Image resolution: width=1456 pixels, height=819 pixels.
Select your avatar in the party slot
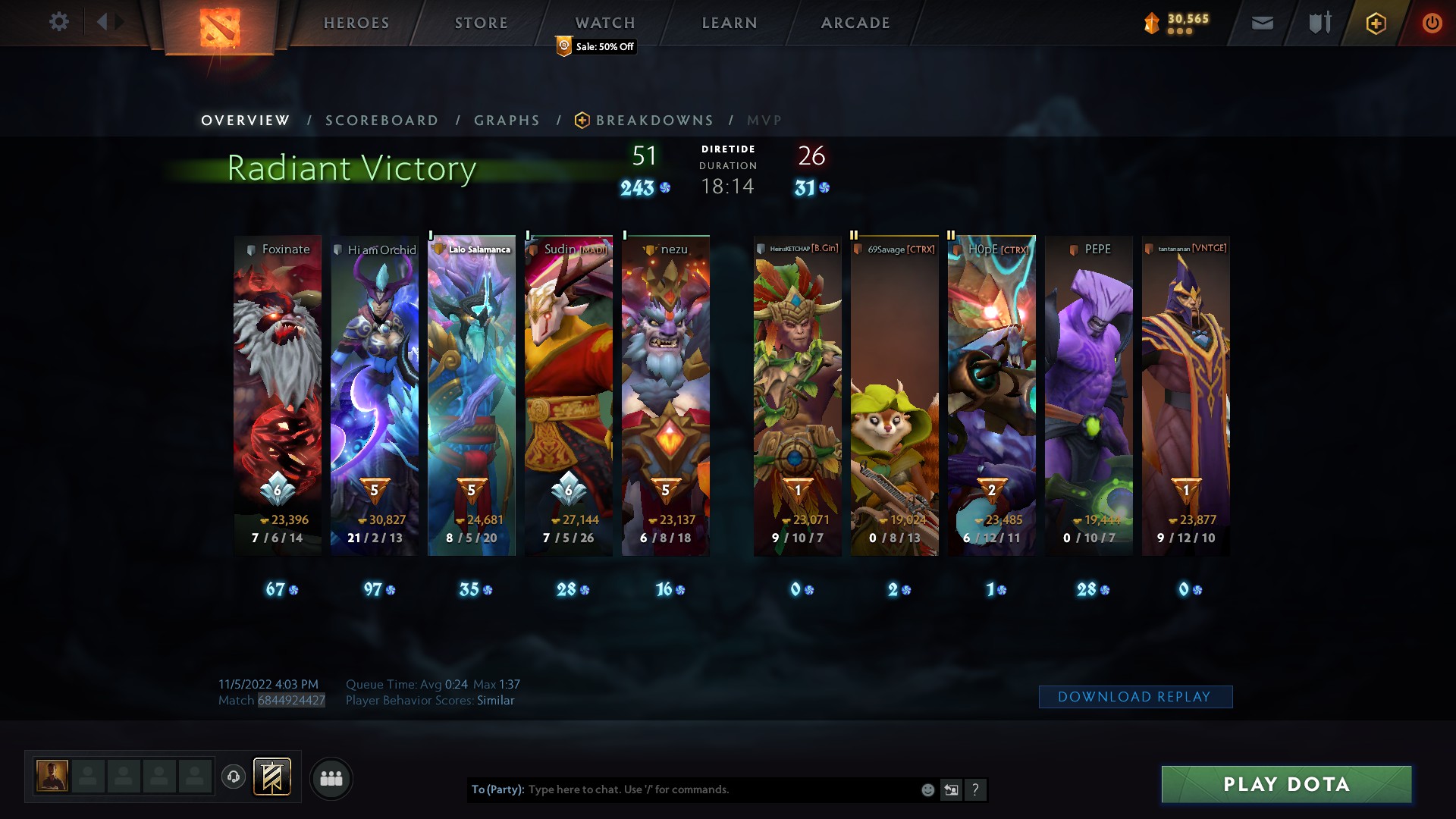pyautogui.click(x=52, y=777)
